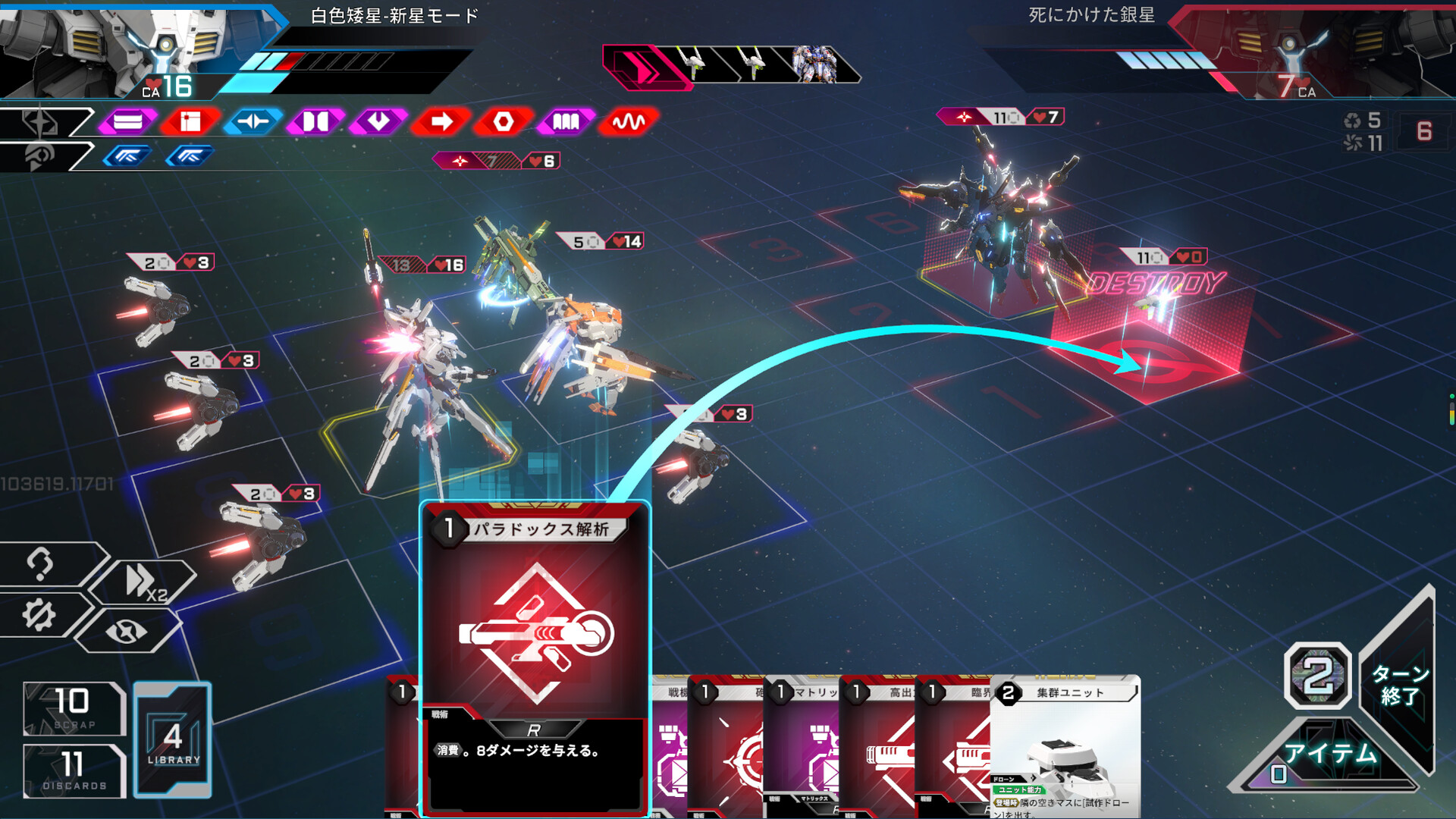The height and width of the screenshot is (819, 1456).
Task: Select the purple downward chevron icon
Action: tap(378, 121)
